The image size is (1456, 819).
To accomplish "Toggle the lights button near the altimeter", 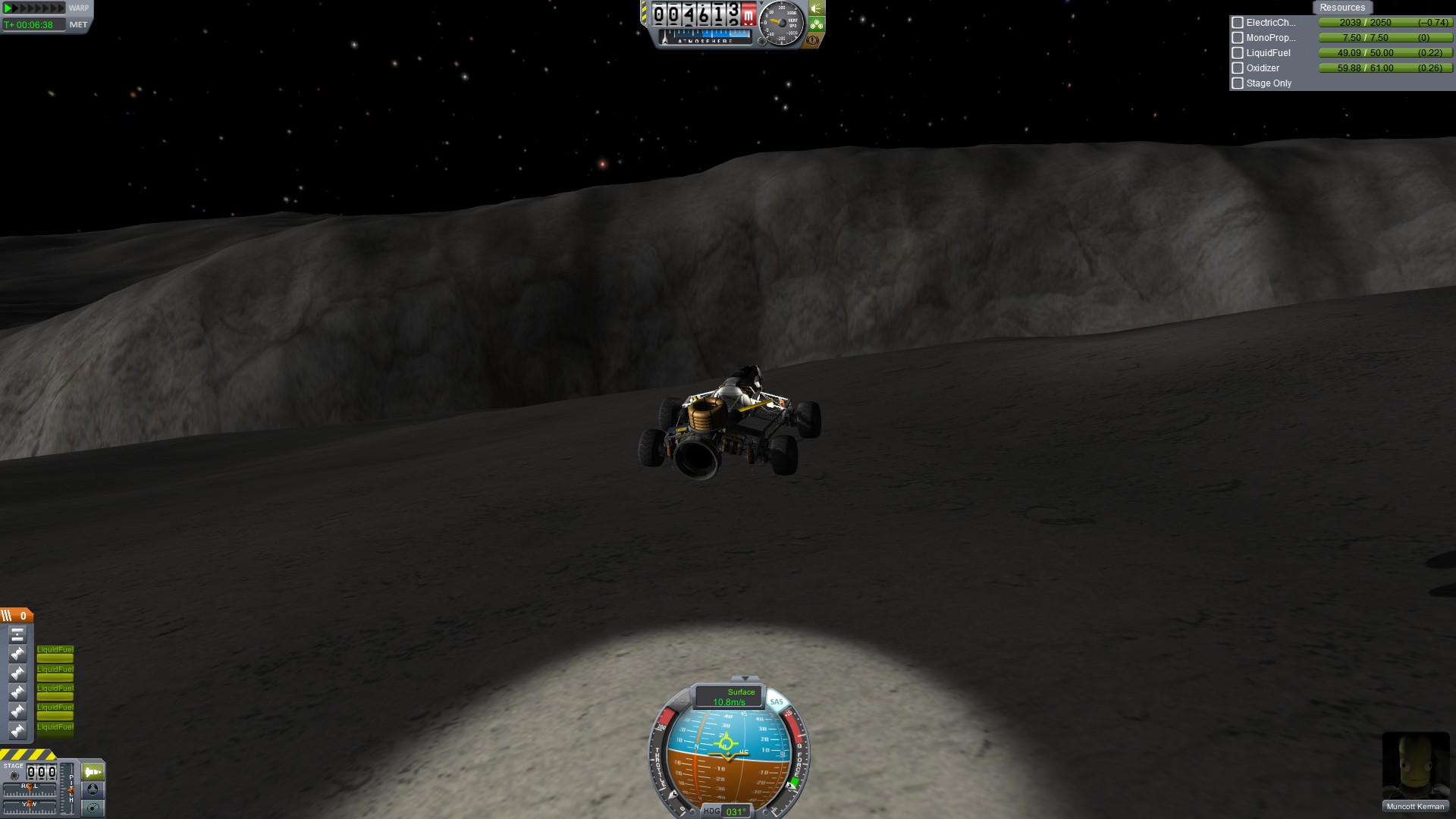I will tap(817, 8).
